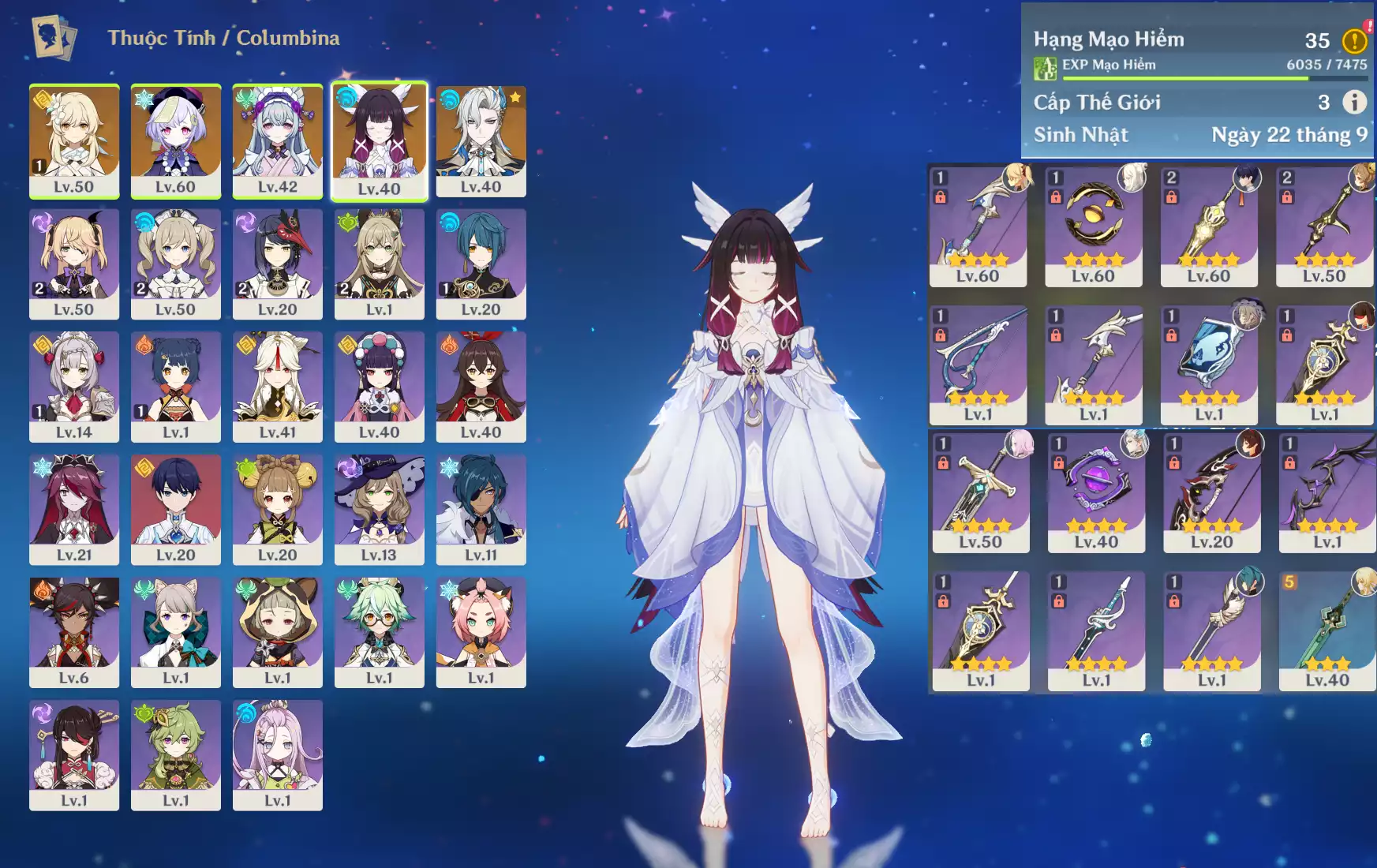Select Lumine's Lv.50 character card
The height and width of the screenshot is (868, 1377).
[x=74, y=140]
